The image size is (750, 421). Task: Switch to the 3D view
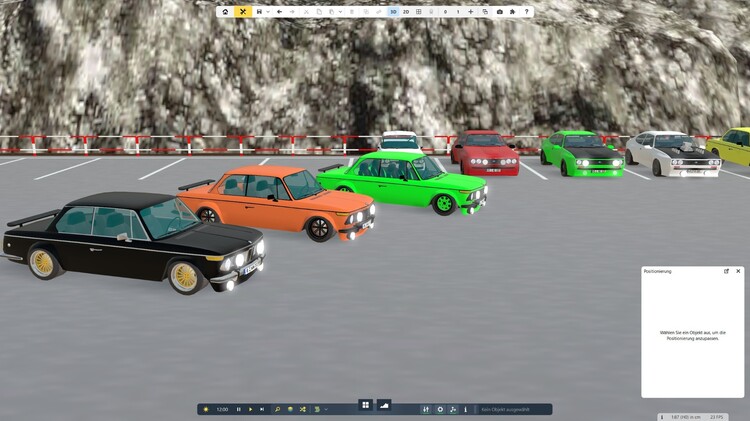point(393,12)
